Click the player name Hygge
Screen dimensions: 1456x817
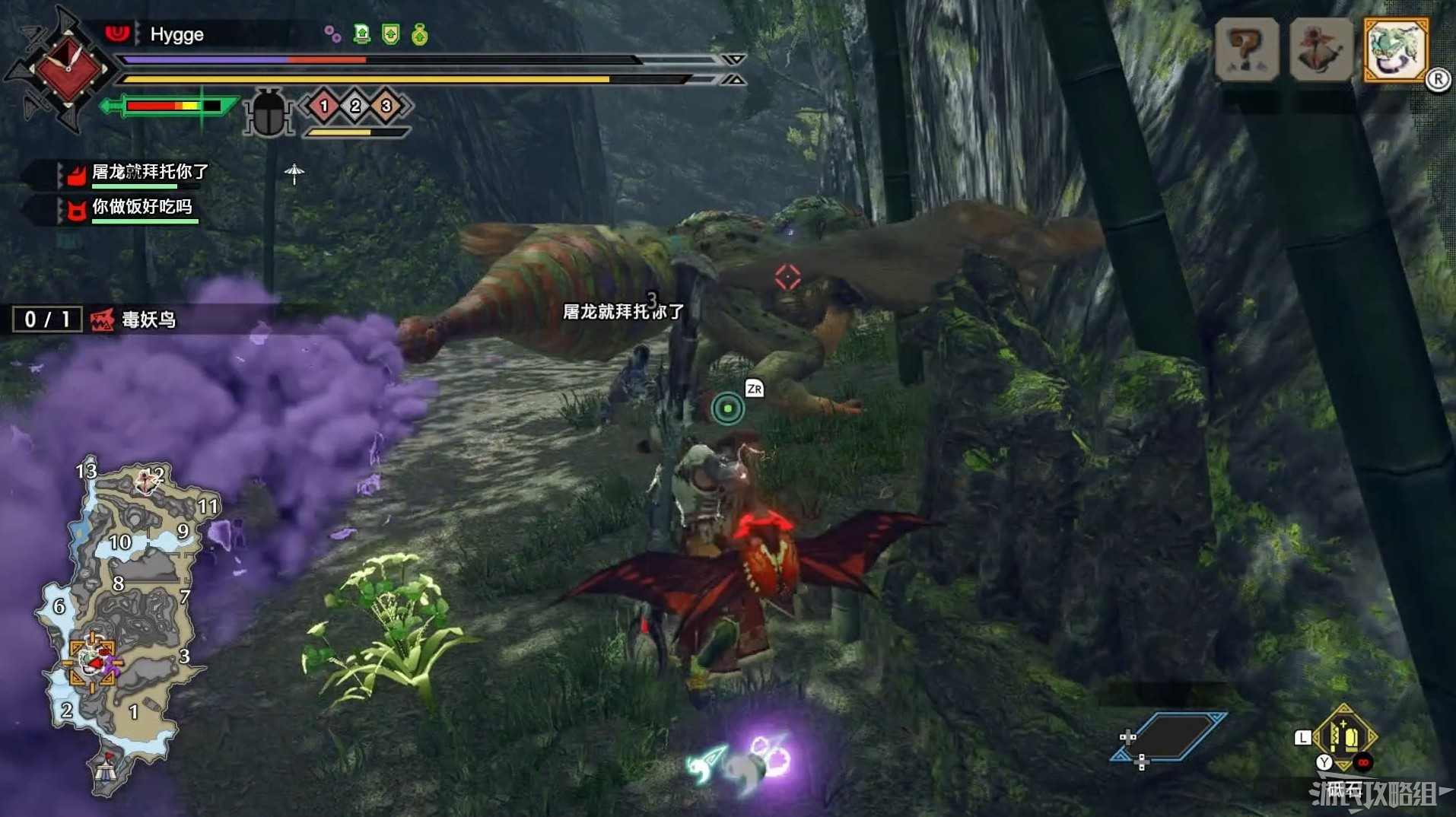click(176, 35)
